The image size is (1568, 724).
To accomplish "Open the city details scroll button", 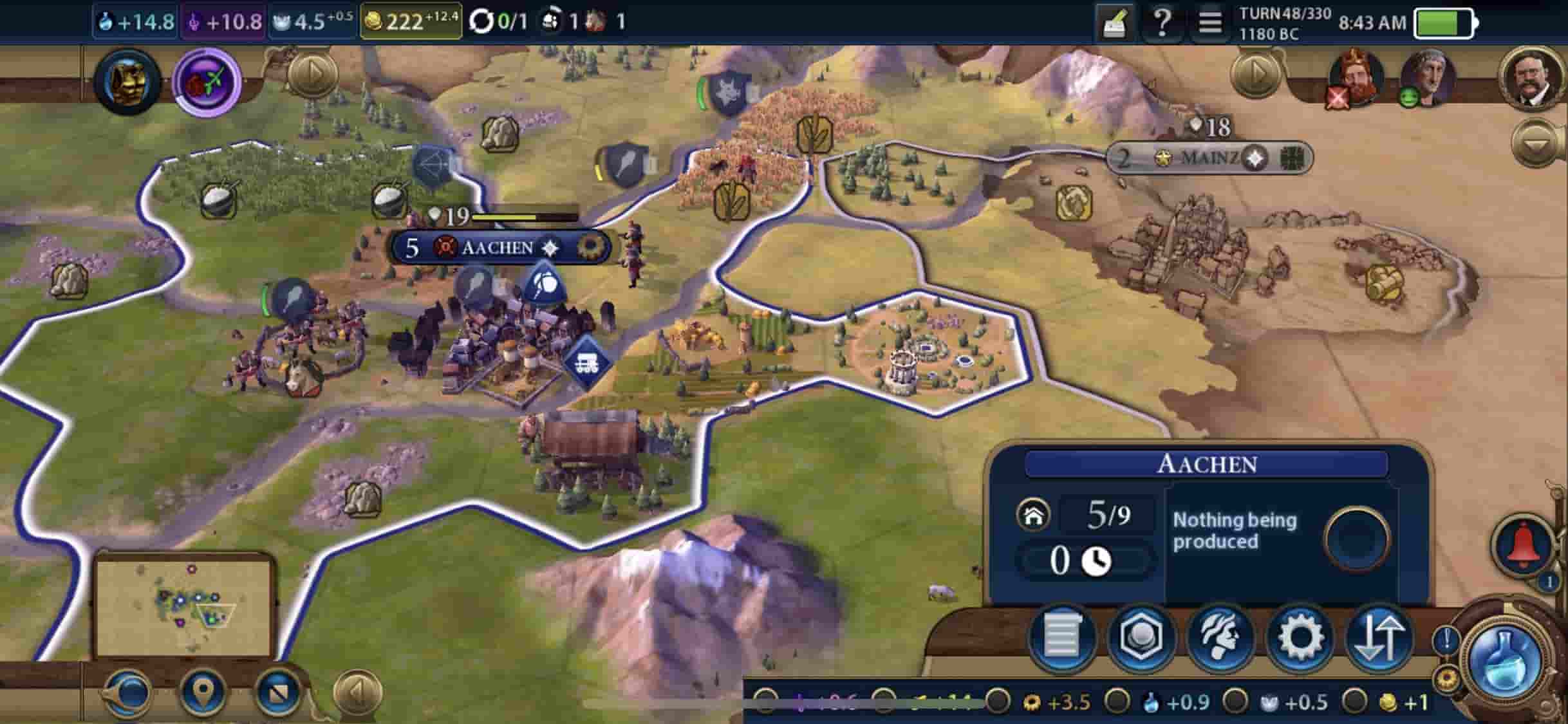I will (1061, 637).
